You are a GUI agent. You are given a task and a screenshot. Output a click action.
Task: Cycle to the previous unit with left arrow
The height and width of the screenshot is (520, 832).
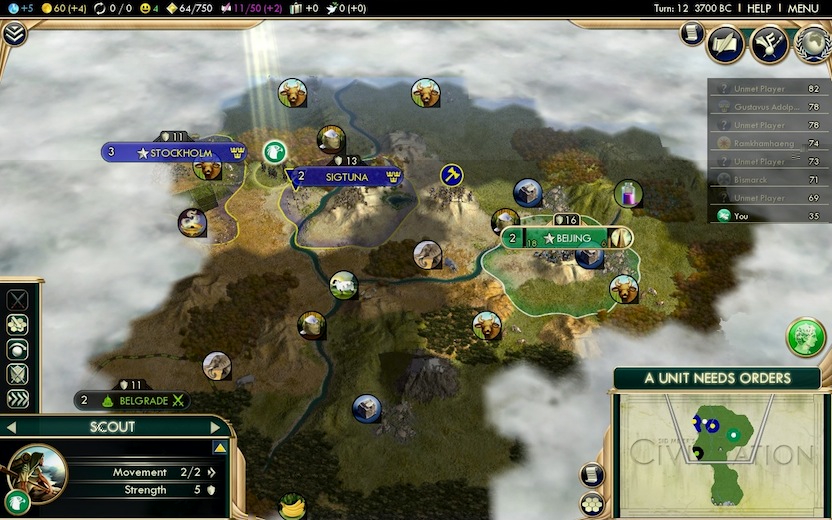[12, 427]
